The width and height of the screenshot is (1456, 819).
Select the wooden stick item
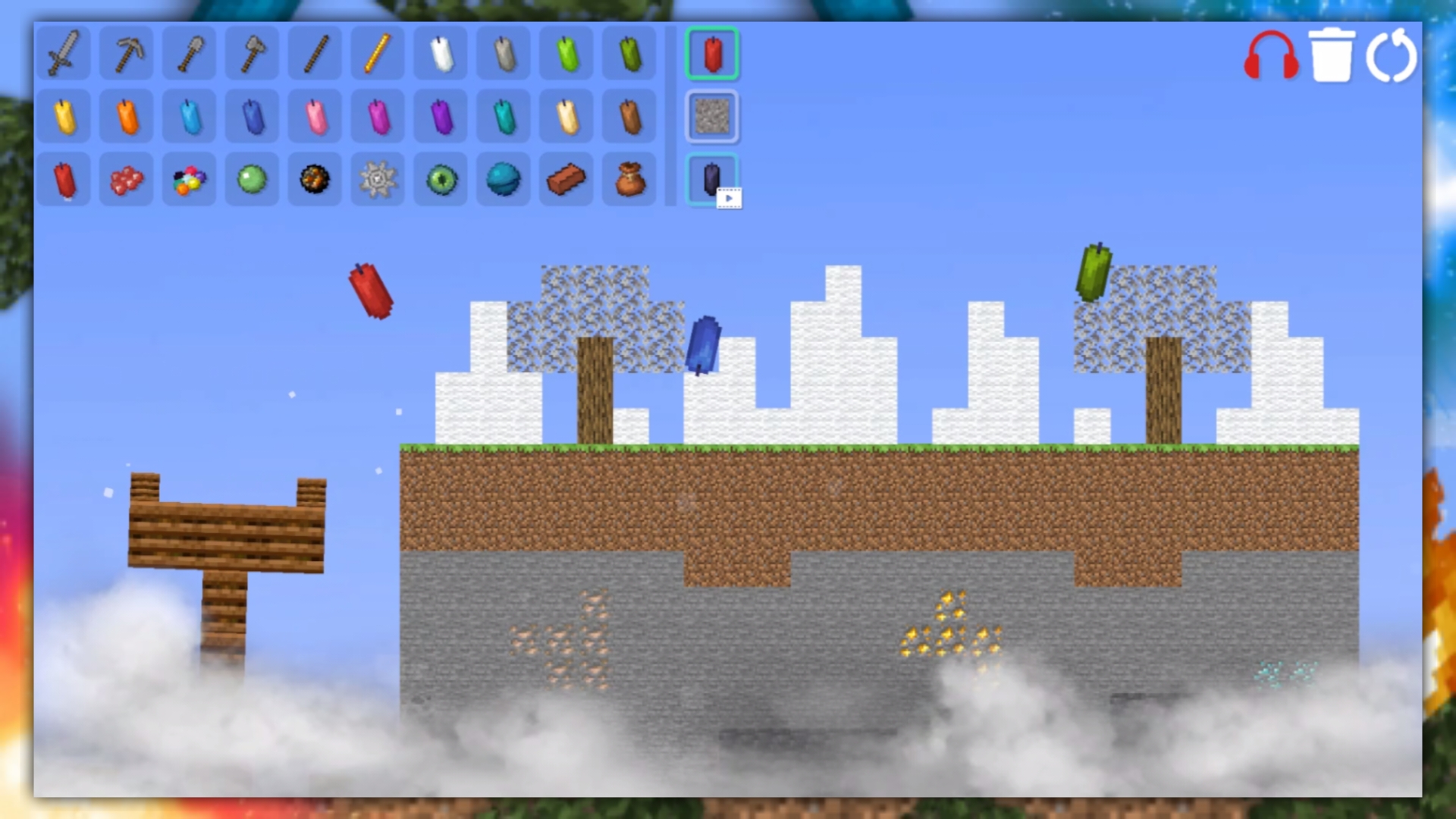click(x=314, y=53)
